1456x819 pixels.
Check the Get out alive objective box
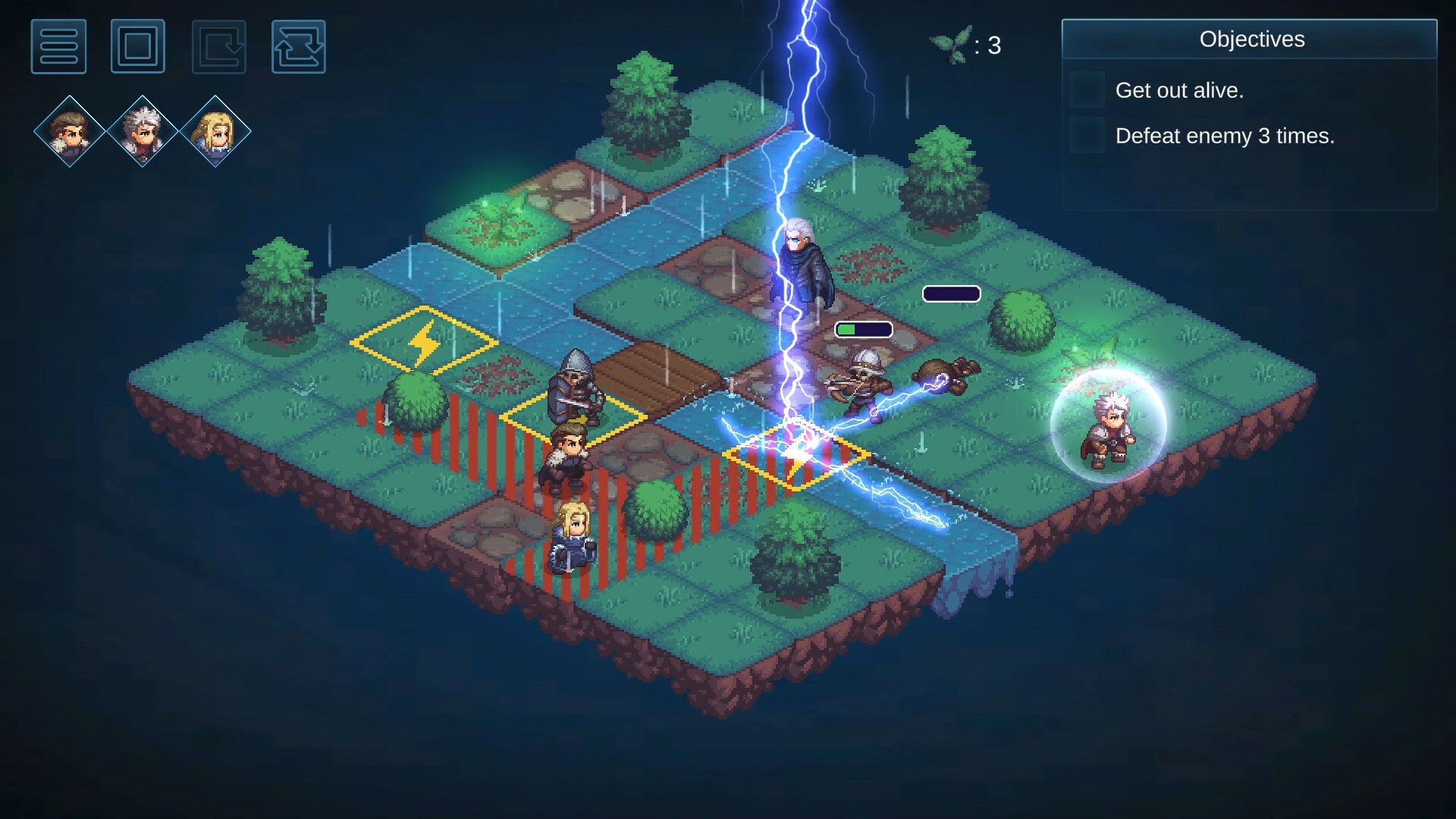click(1088, 89)
